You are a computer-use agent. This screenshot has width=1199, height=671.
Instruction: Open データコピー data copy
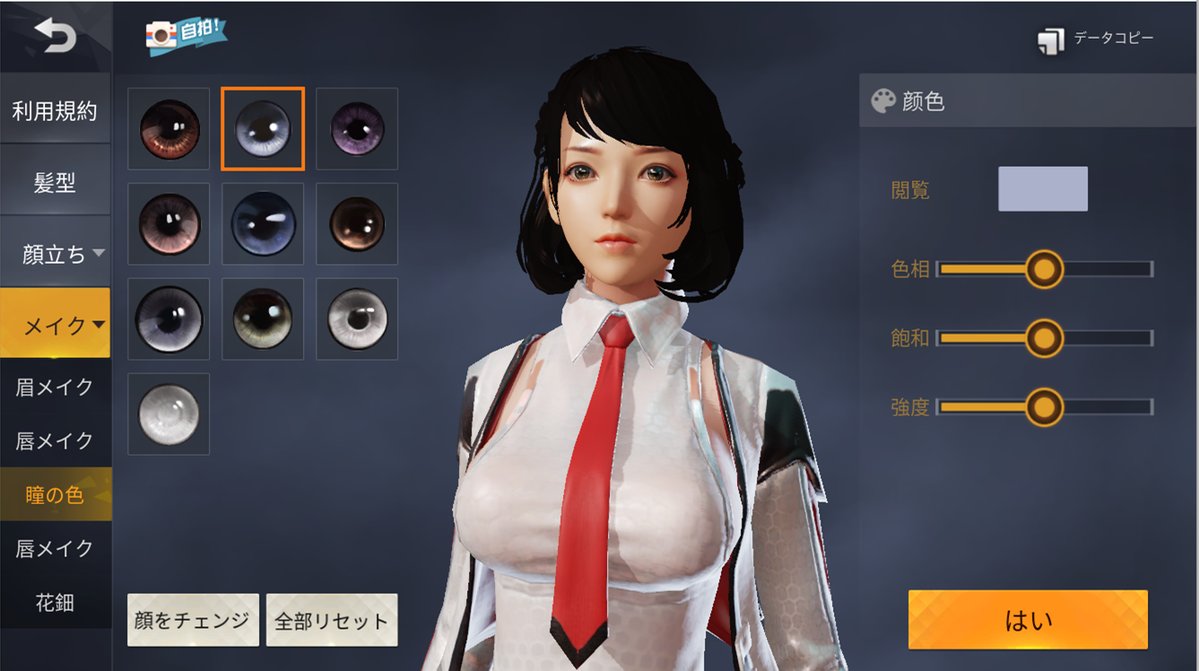[1096, 39]
